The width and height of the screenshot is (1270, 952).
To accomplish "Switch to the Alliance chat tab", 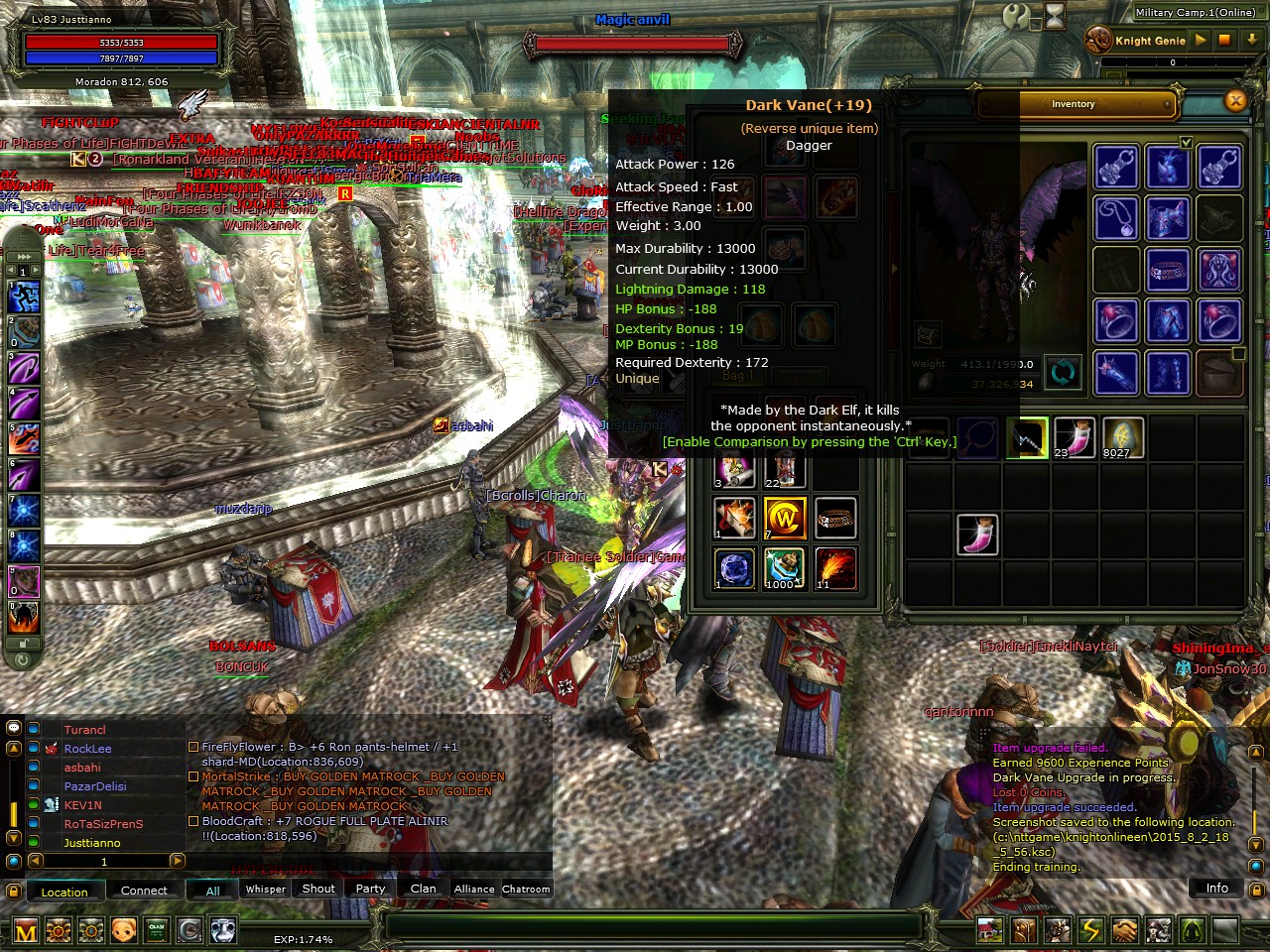I will coord(474,890).
